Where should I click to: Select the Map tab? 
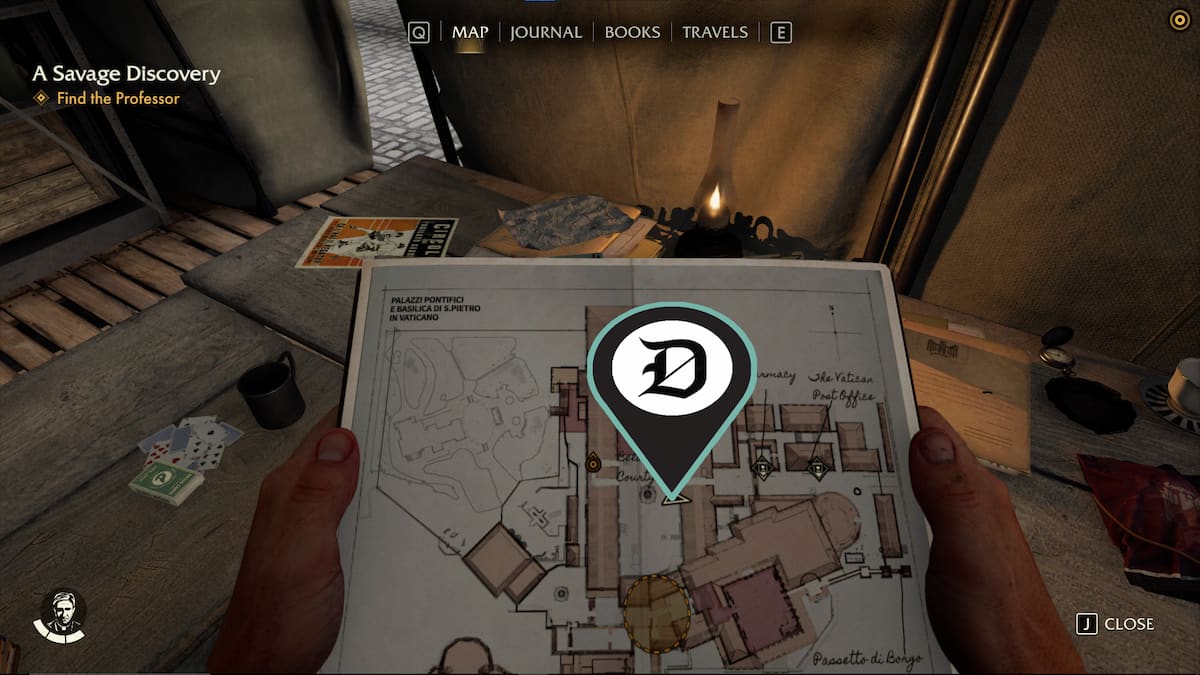tap(470, 32)
